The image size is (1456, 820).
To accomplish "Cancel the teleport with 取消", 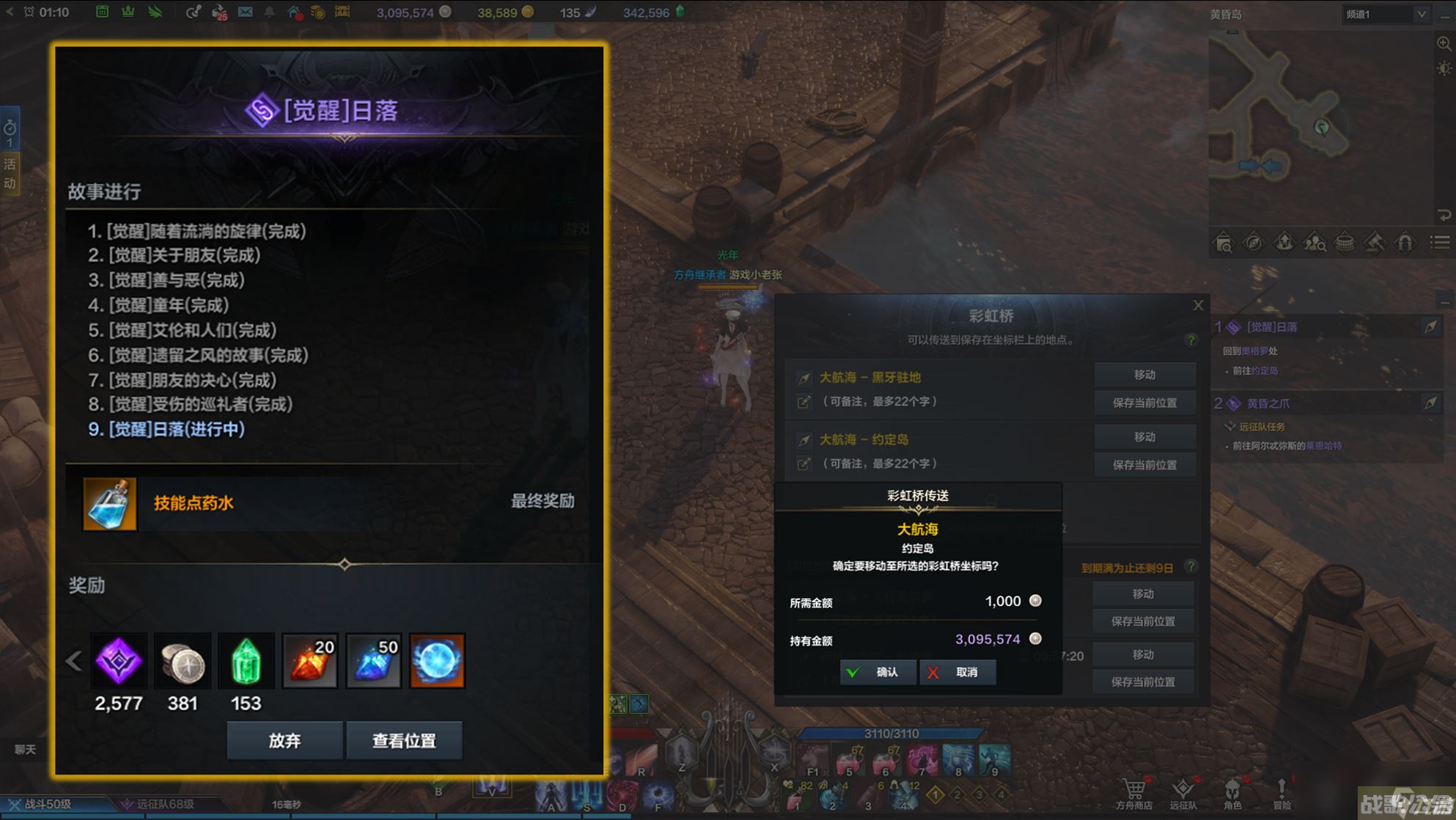I will (x=958, y=672).
